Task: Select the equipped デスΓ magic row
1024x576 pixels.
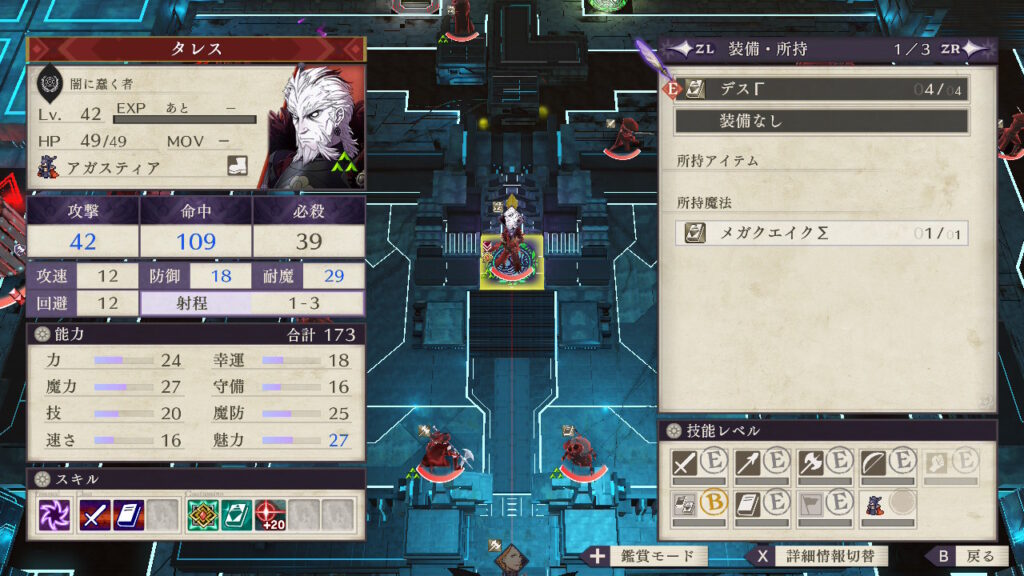Action: [x=821, y=89]
